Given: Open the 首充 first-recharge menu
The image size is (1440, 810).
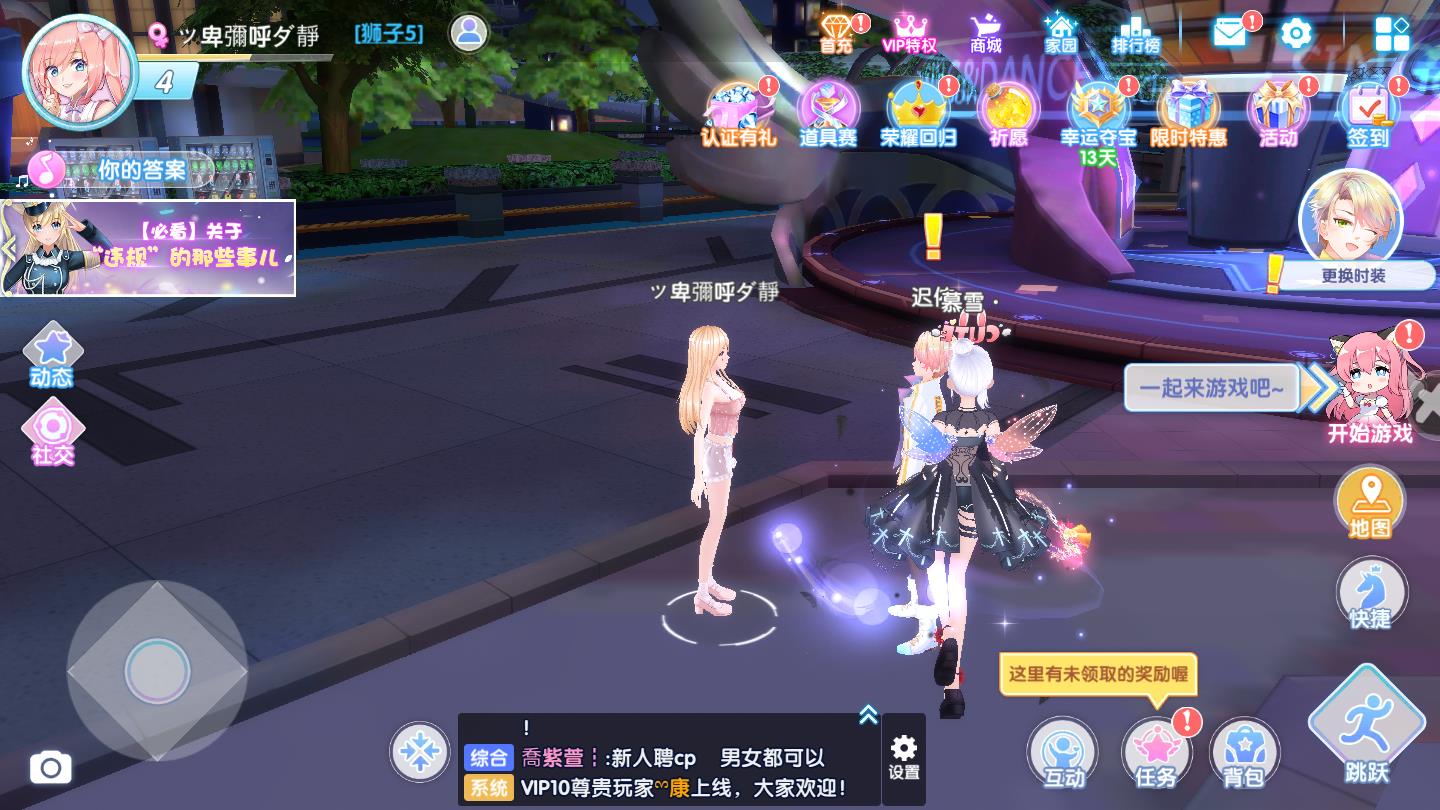Looking at the screenshot, I should point(838,32).
